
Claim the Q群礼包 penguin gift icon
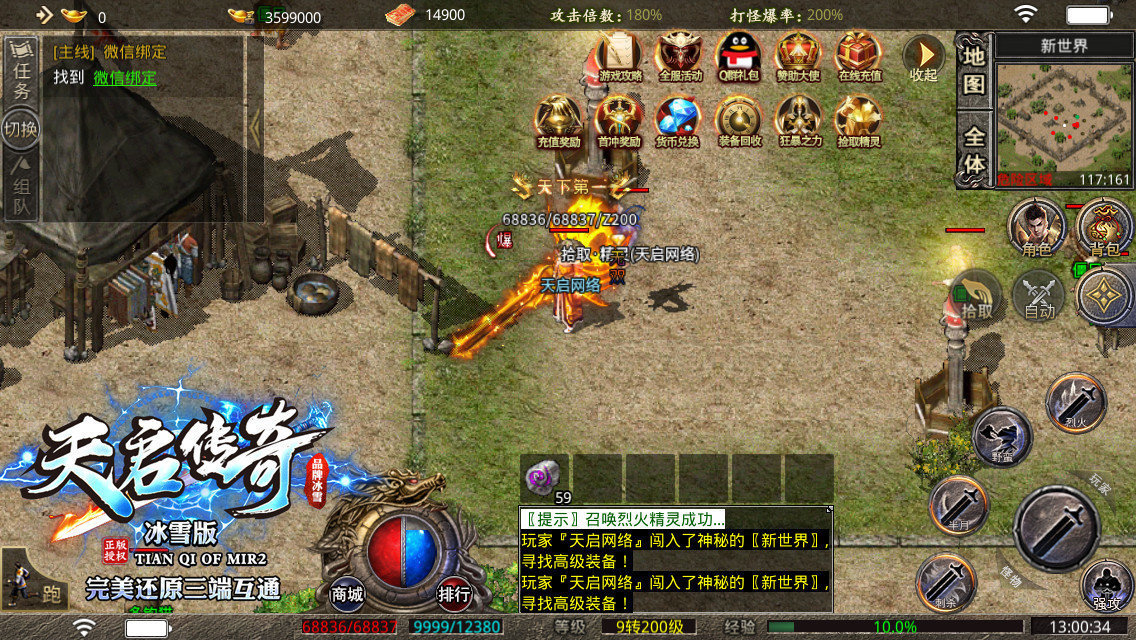click(x=738, y=57)
